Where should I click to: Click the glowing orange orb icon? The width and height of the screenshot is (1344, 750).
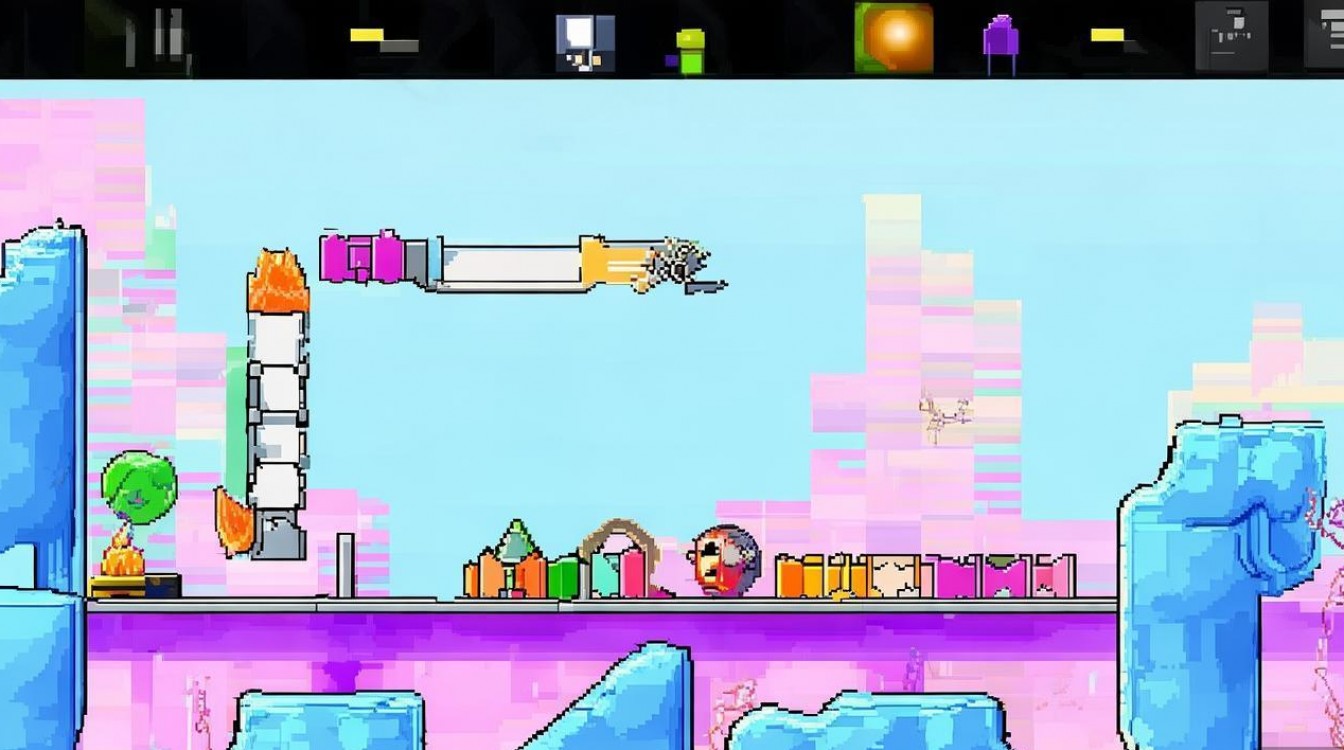coord(893,38)
